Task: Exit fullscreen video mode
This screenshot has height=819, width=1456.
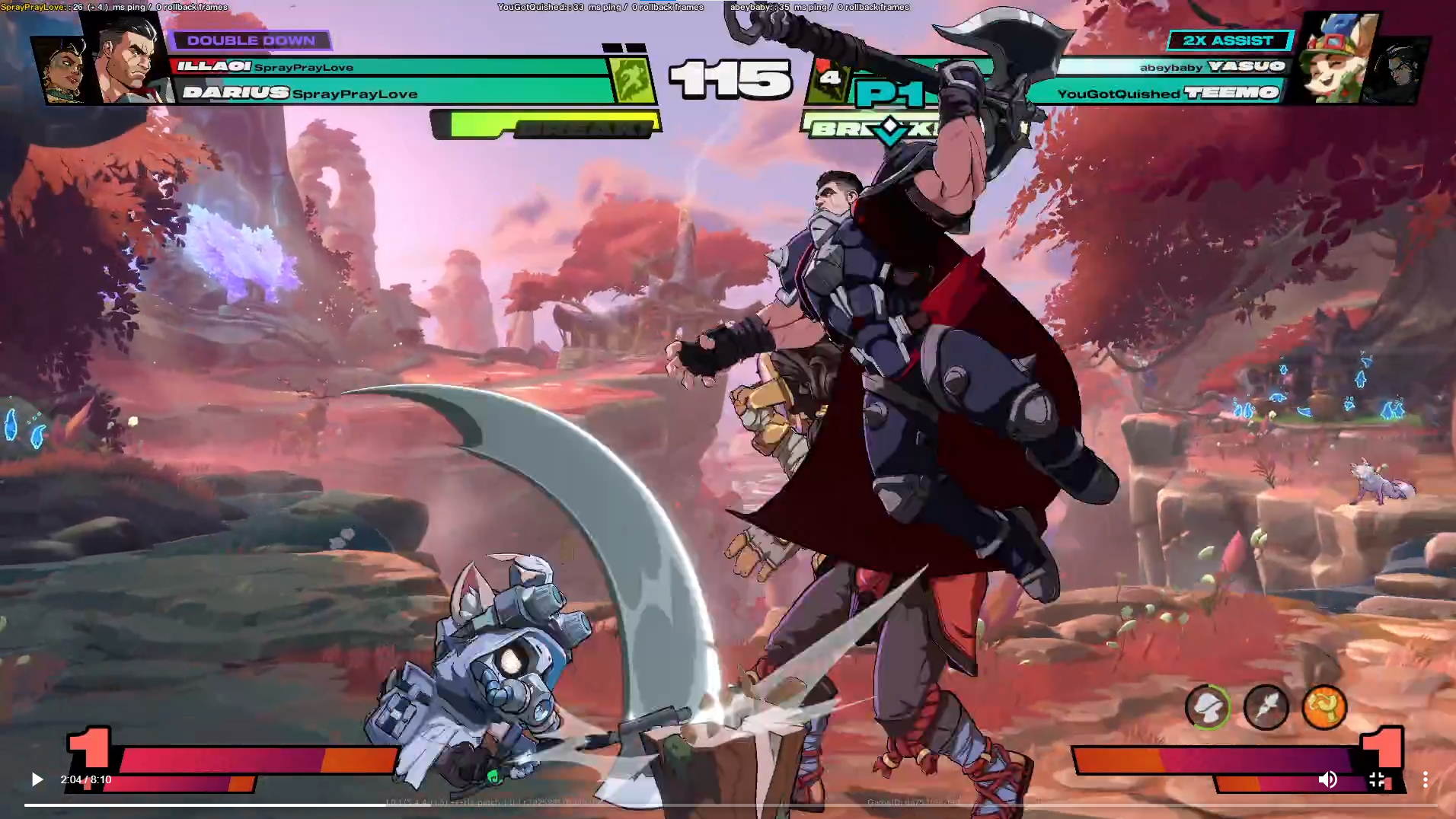Action: [1377, 779]
